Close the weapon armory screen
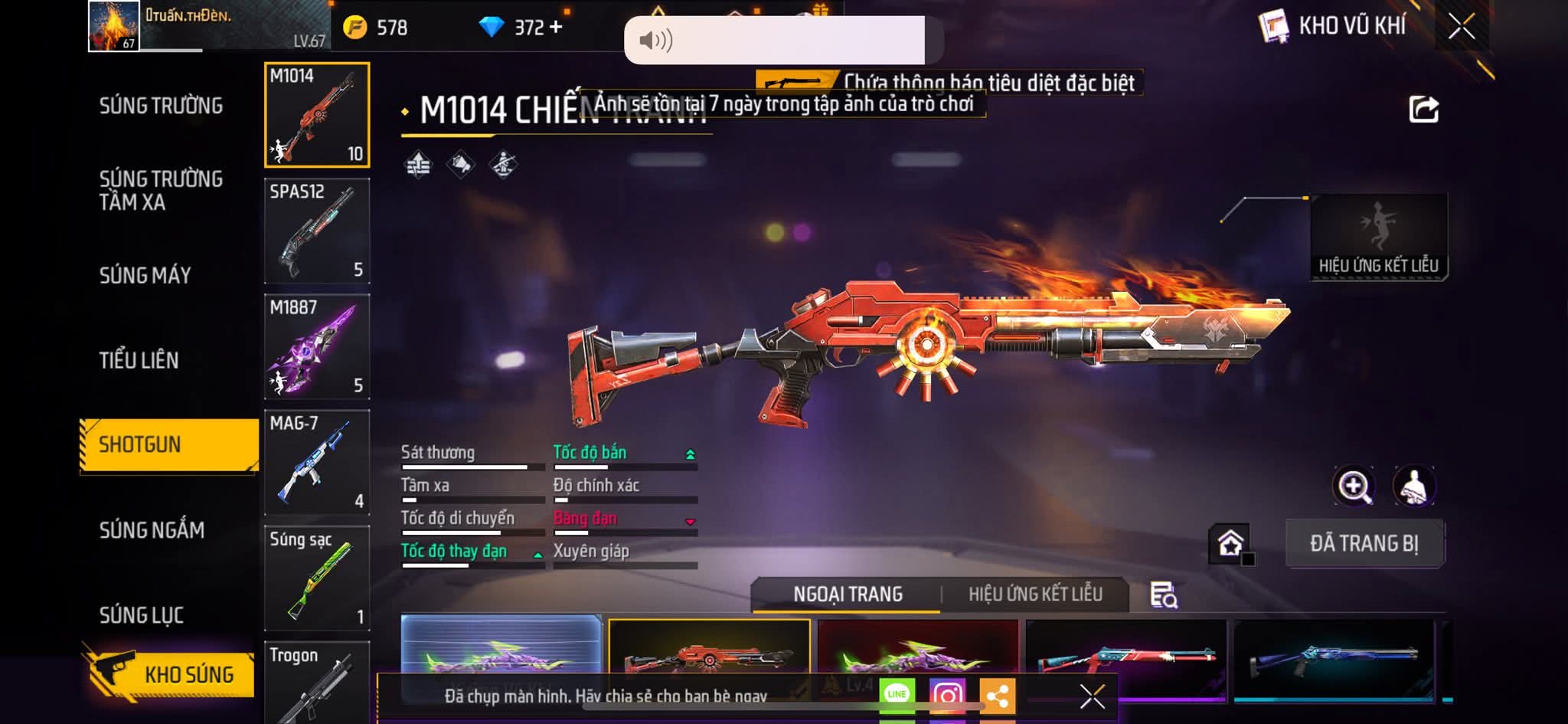Viewport: 1568px width, 724px height. click(x=1461, y=27)
